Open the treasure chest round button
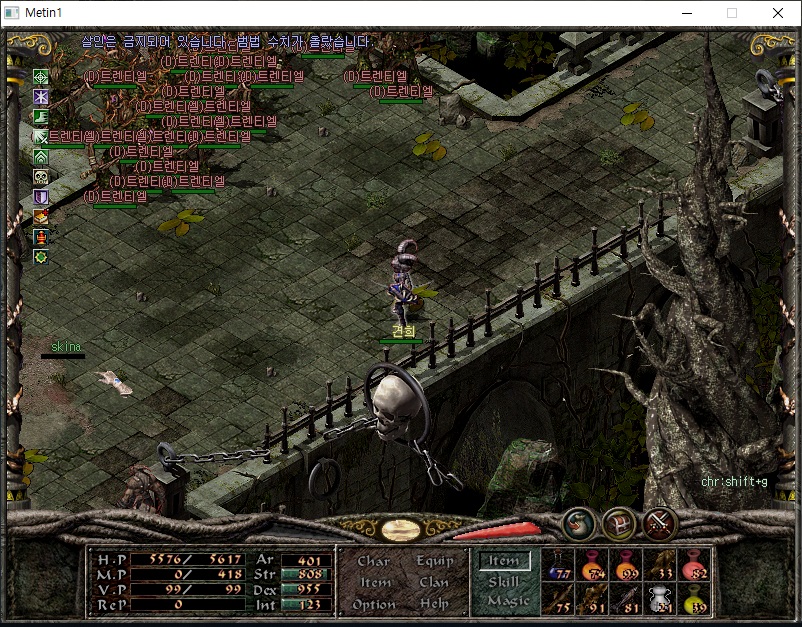The height and width of the screenshot is (627, 802). coord(620,522)
